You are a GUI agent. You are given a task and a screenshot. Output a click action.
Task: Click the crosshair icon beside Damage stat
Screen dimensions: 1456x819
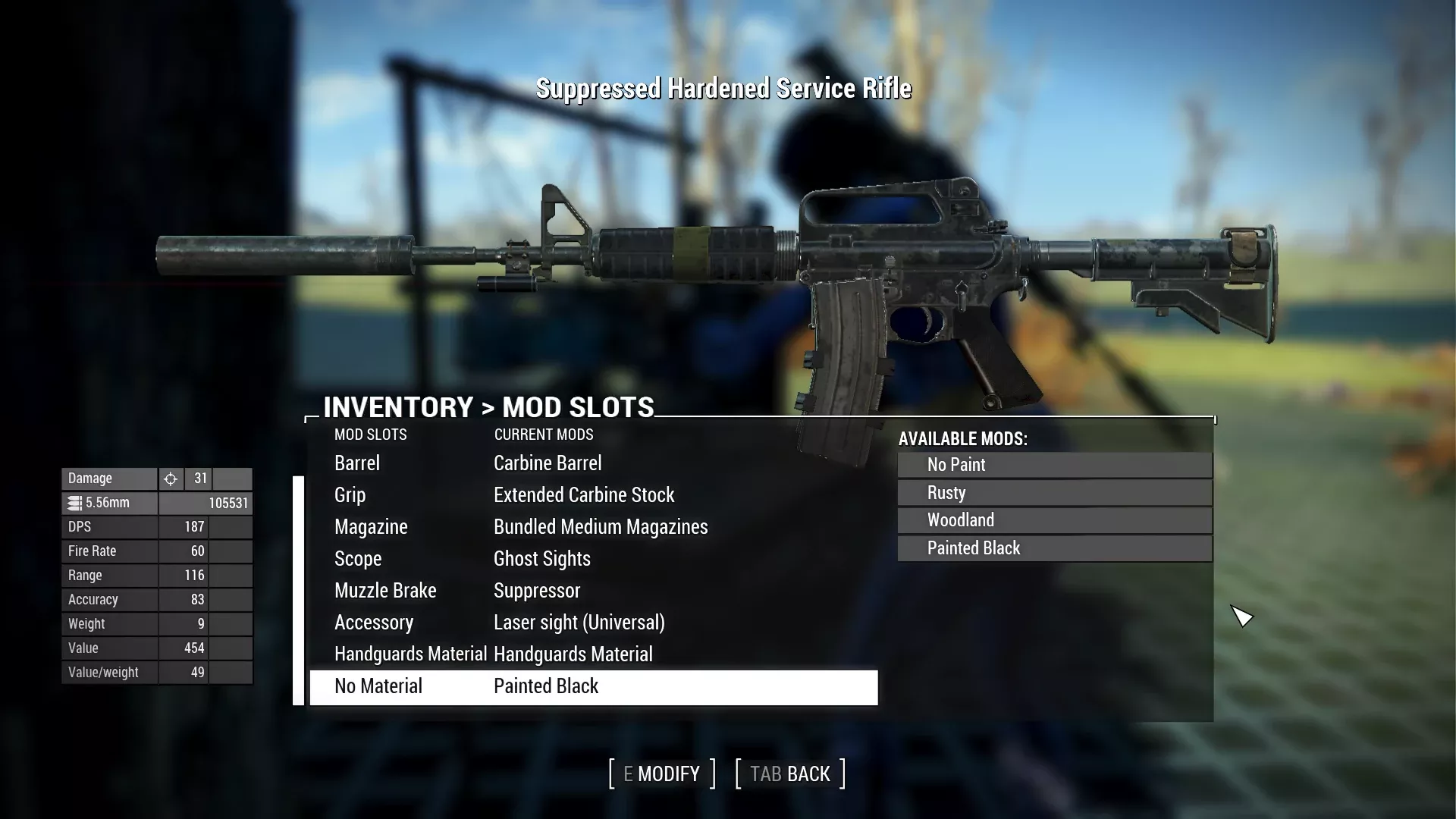point(170,479)
